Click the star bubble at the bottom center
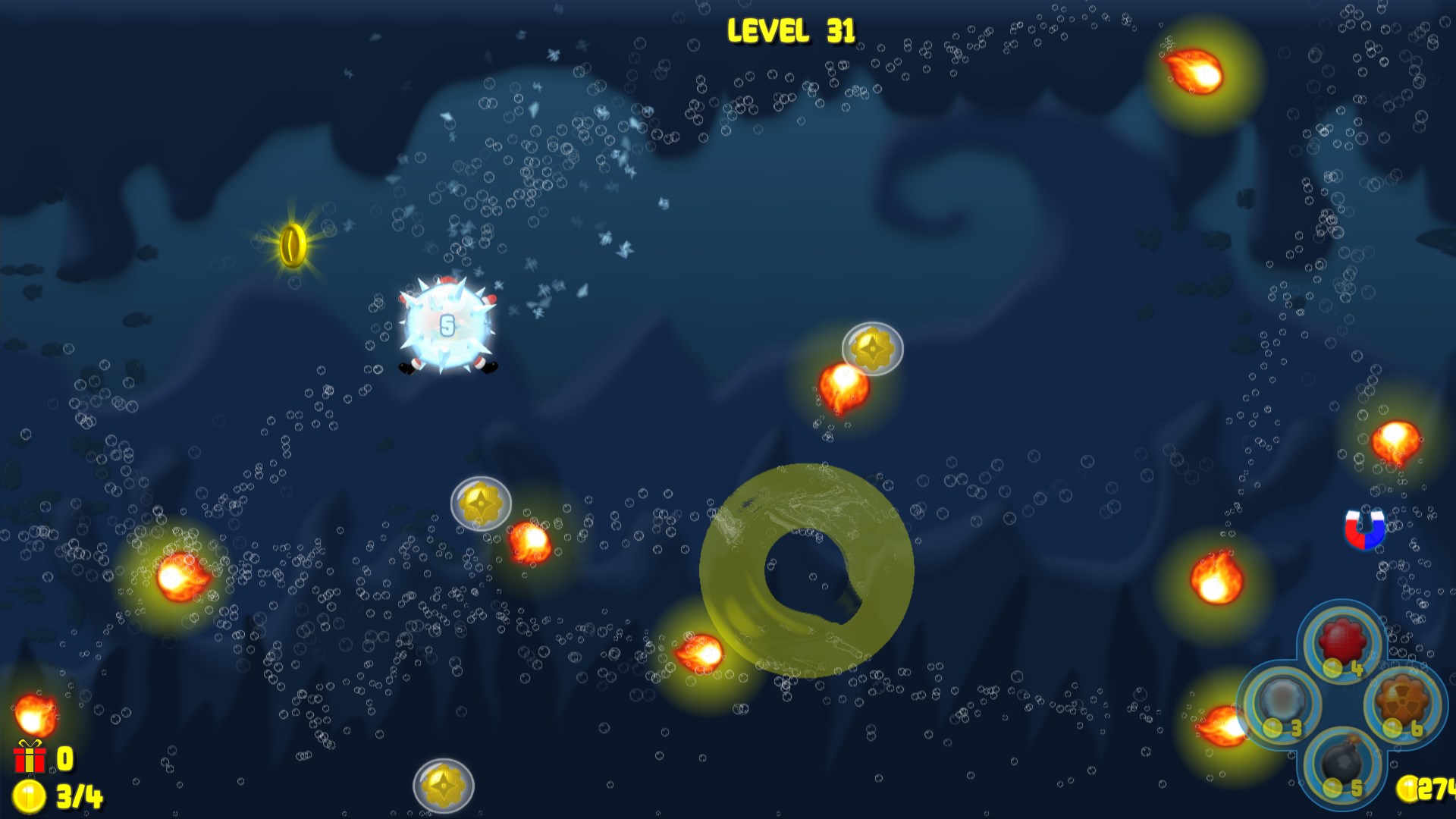This screenshot has height=819, width=1456. click(443, 787)
